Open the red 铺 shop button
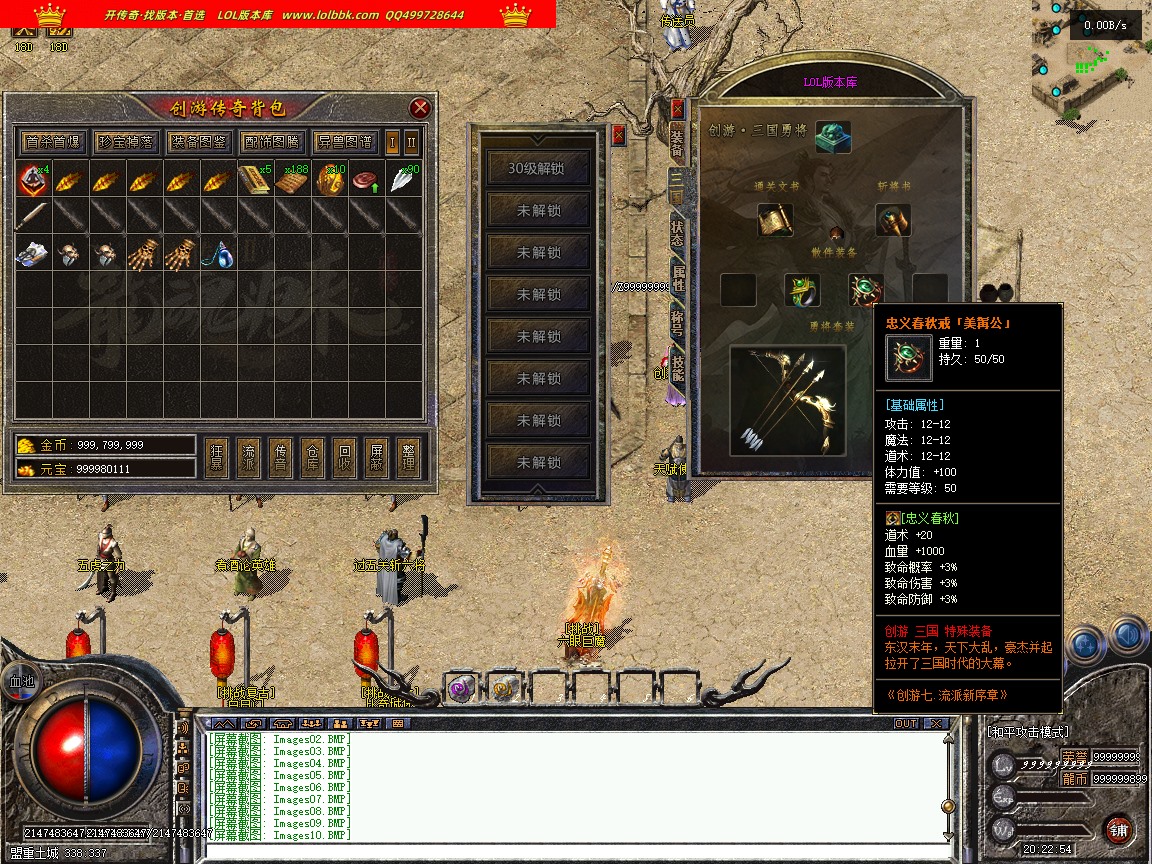This screenshot has width=1152, height=864. (x=1119, y=829)
